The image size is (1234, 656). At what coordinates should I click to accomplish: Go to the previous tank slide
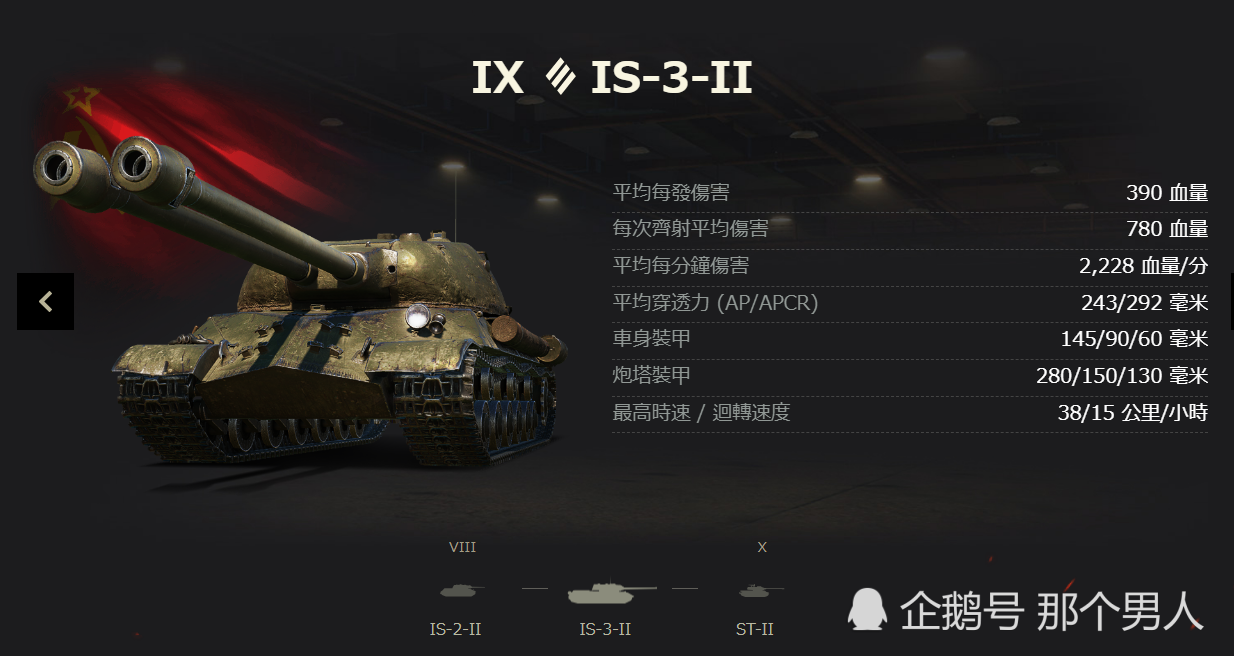(x=45, y=301)
